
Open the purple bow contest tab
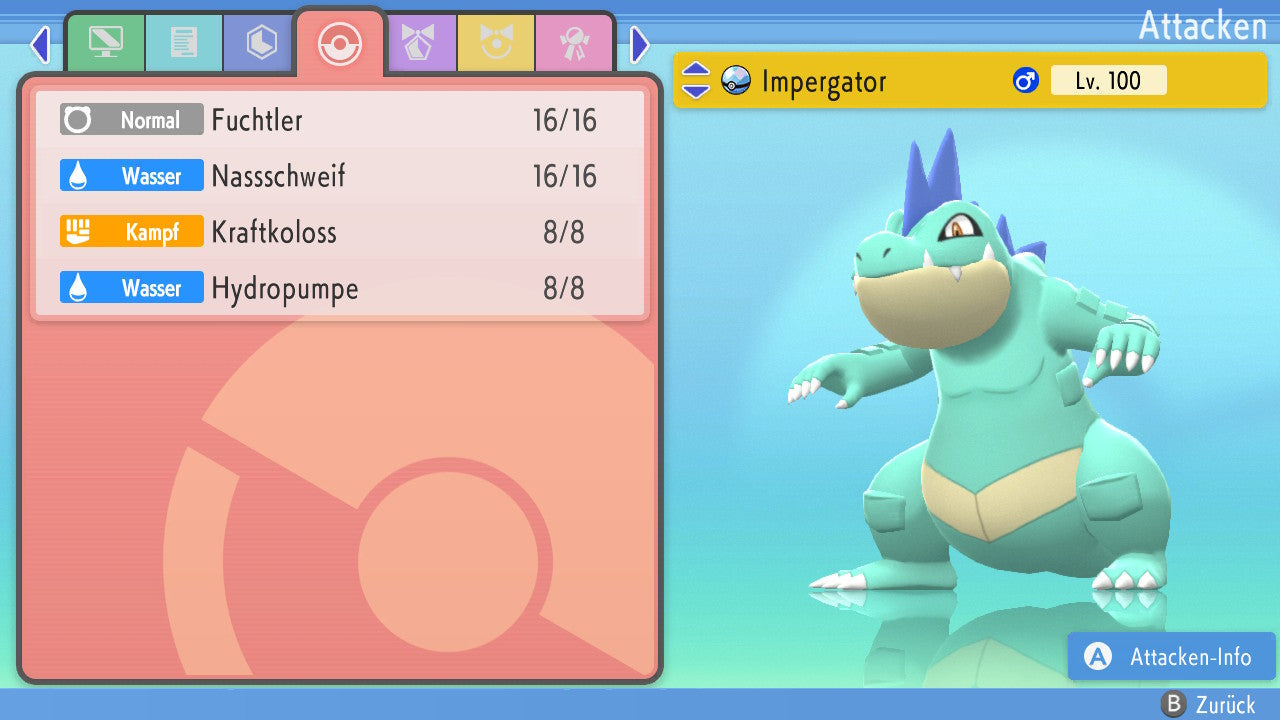[418, 43]
